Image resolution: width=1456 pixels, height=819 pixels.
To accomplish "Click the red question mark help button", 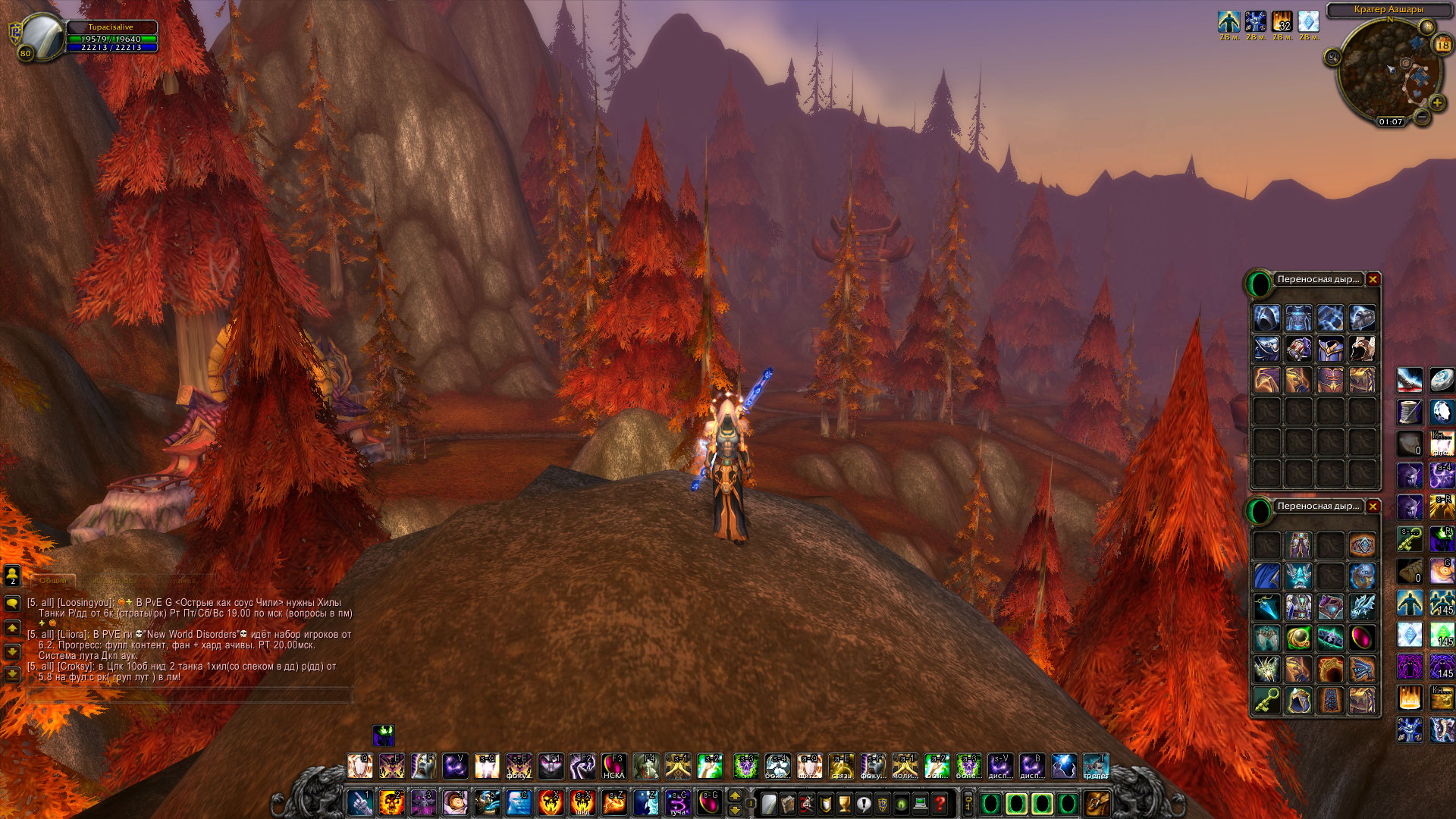I will coord(940,803).
